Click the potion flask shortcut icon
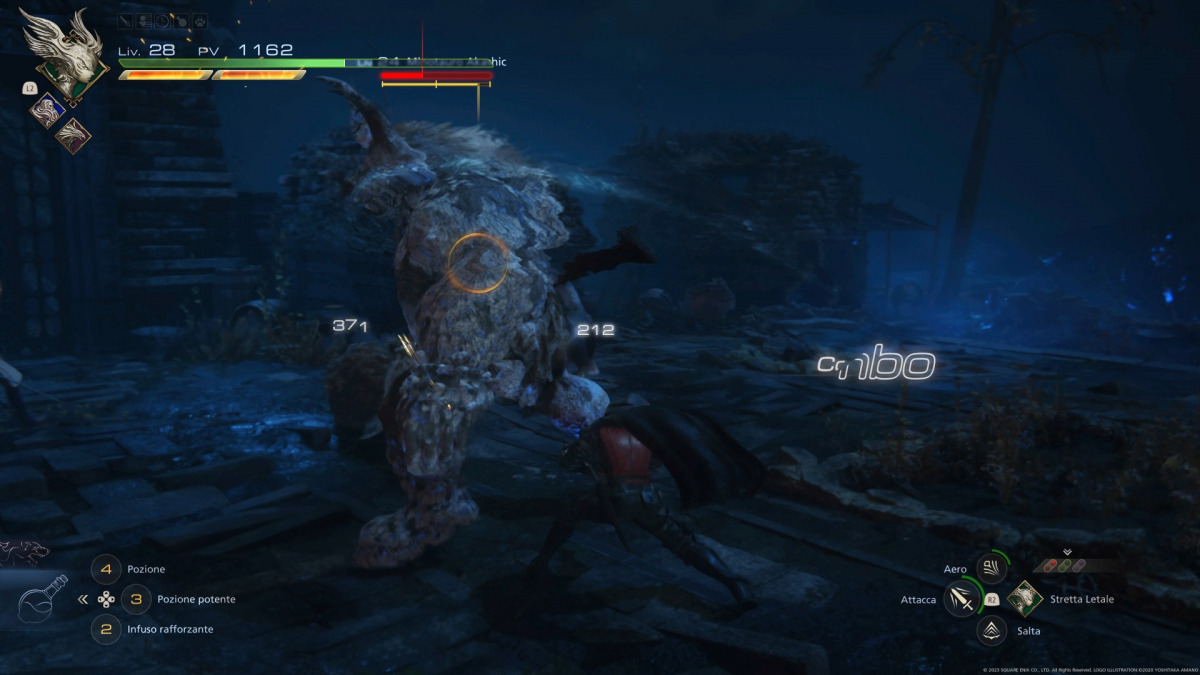1200x675 pixels. [x=43, y=598]
